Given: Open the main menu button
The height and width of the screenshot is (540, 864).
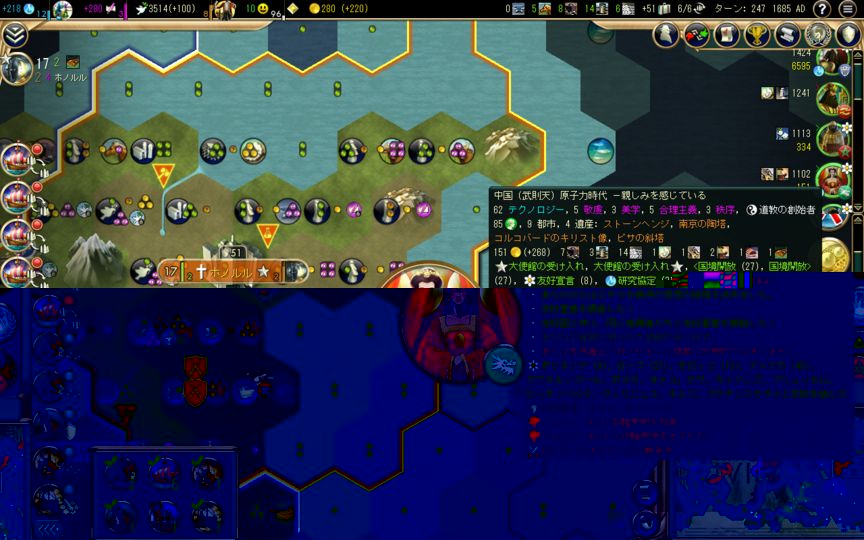Looking at the screenshot, I should [848, 9].
